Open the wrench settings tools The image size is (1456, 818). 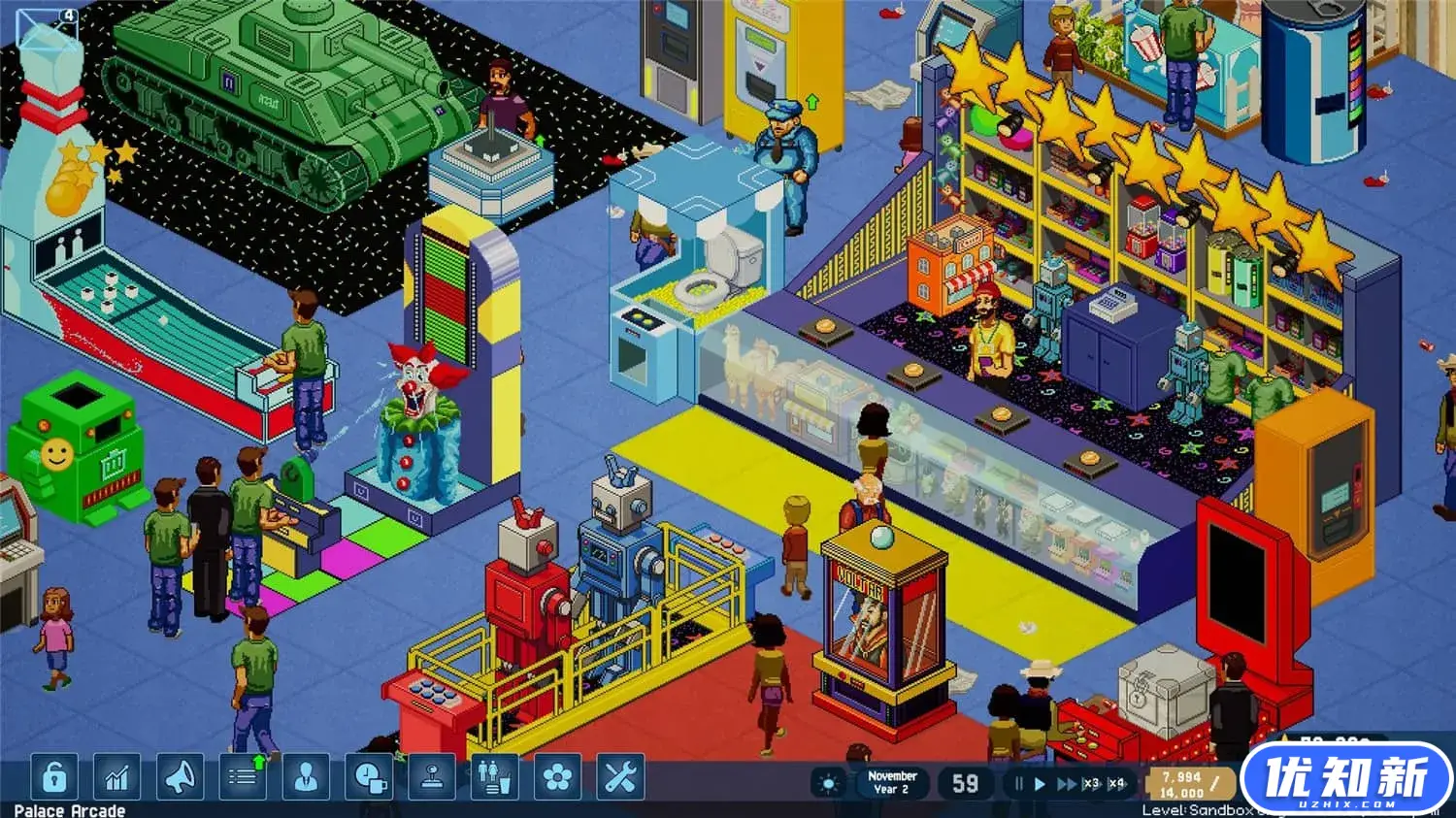tap(619, 776)
